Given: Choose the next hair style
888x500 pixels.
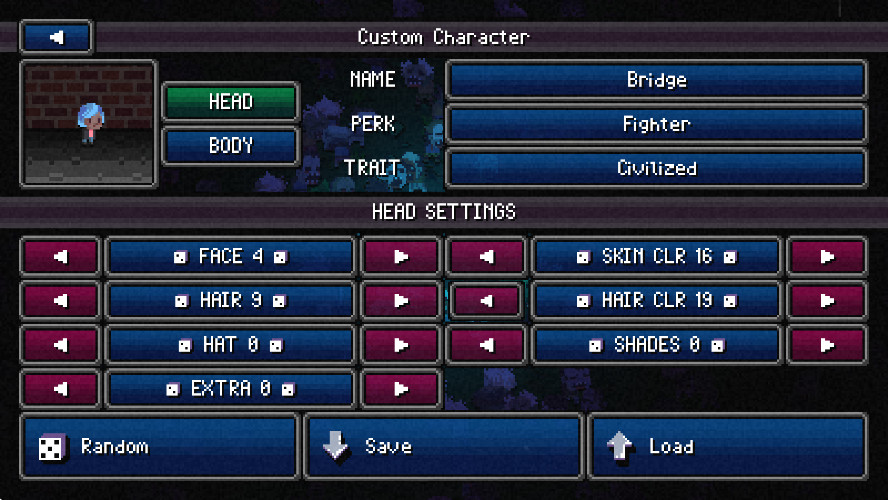Looking at the screenshot, I should tap(401, 300).
